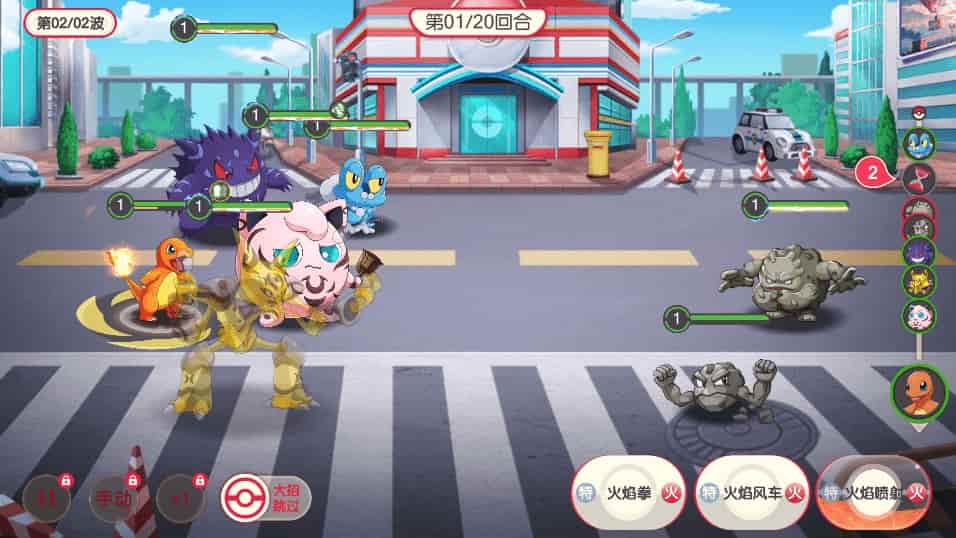Click the locked pause button
This screenshot has width=956, height=538.
(46, 499)
